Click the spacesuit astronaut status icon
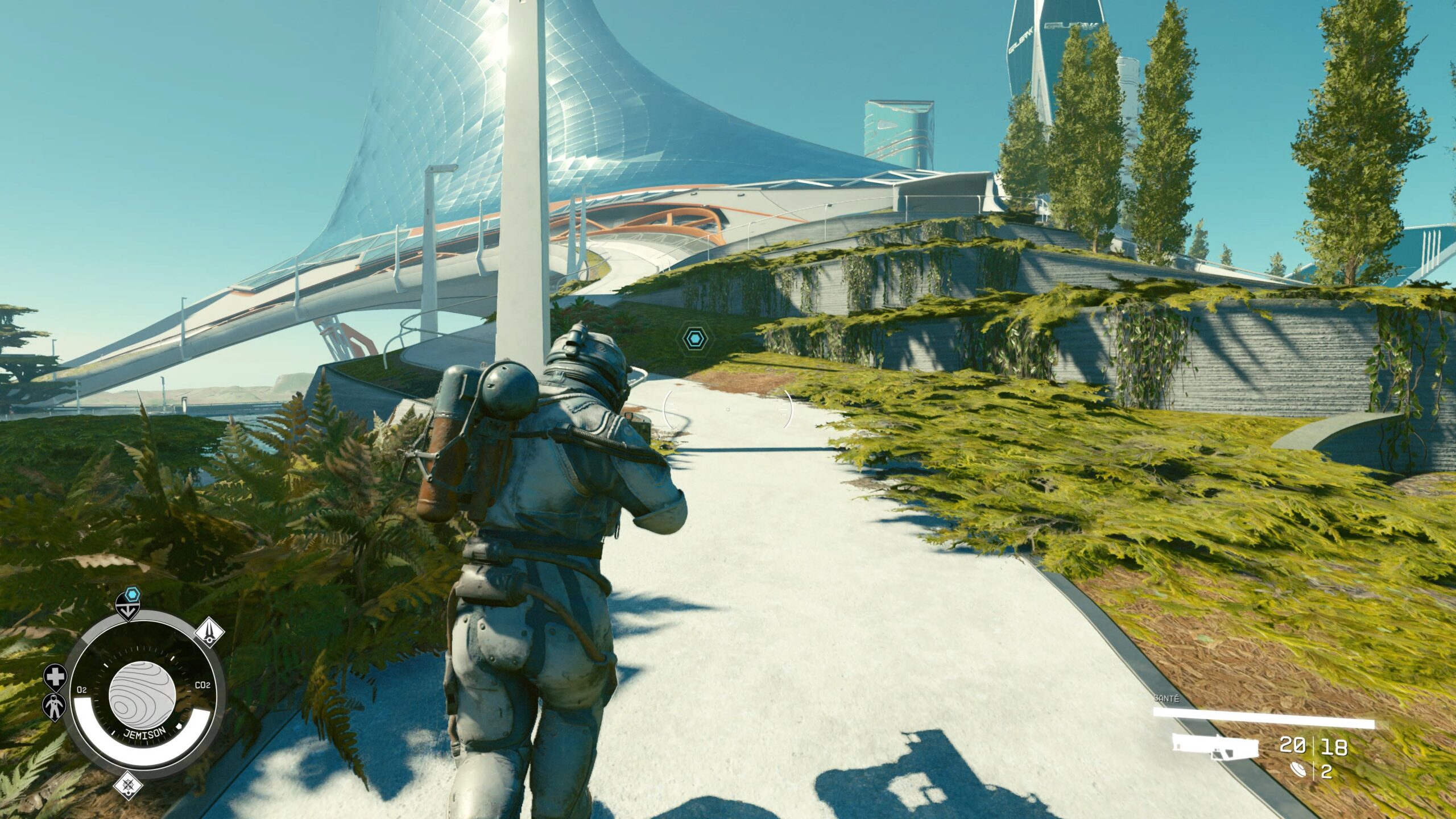 tap(55, 707)
